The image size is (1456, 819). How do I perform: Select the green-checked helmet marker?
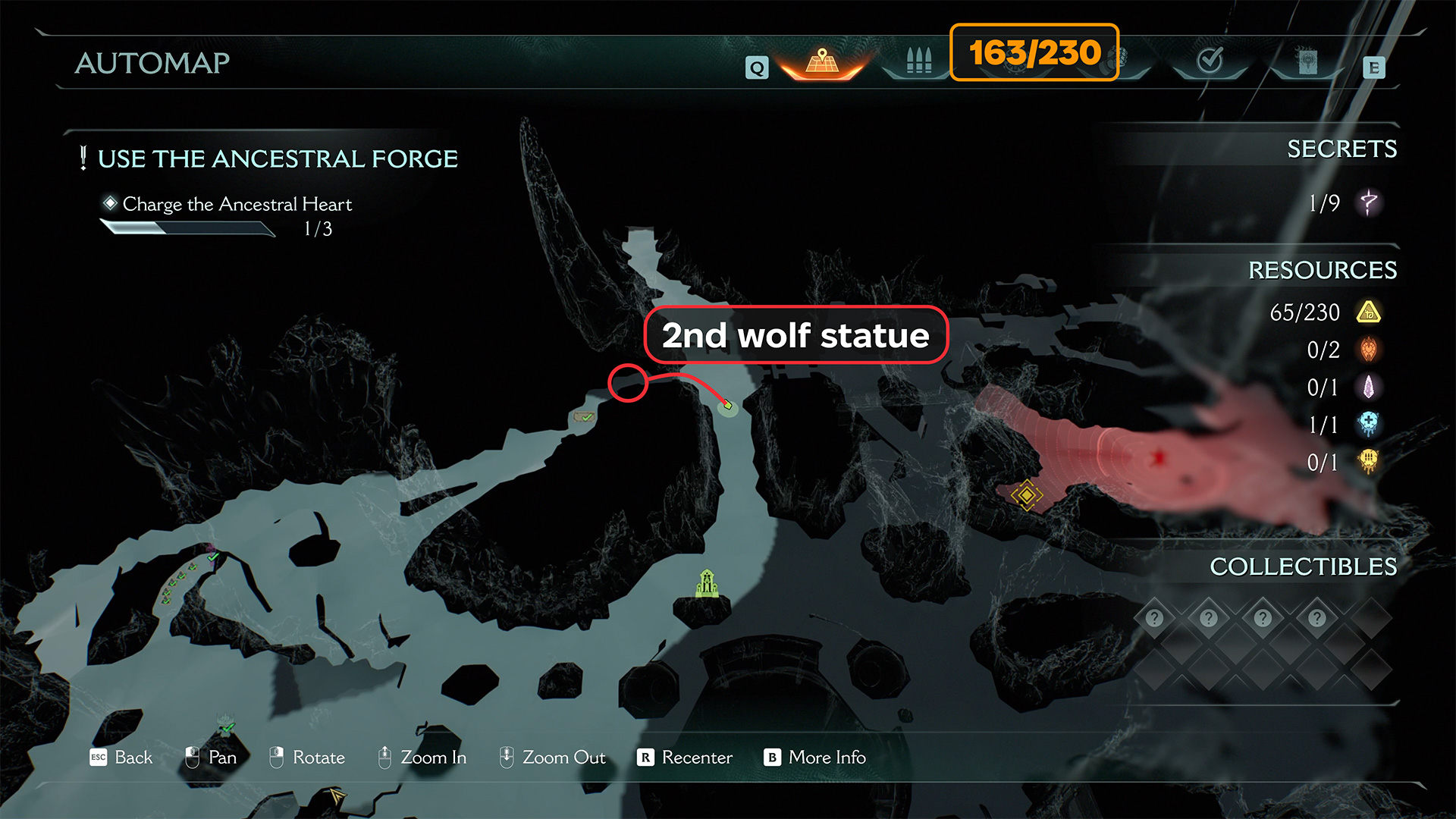(x=226, y=725)
